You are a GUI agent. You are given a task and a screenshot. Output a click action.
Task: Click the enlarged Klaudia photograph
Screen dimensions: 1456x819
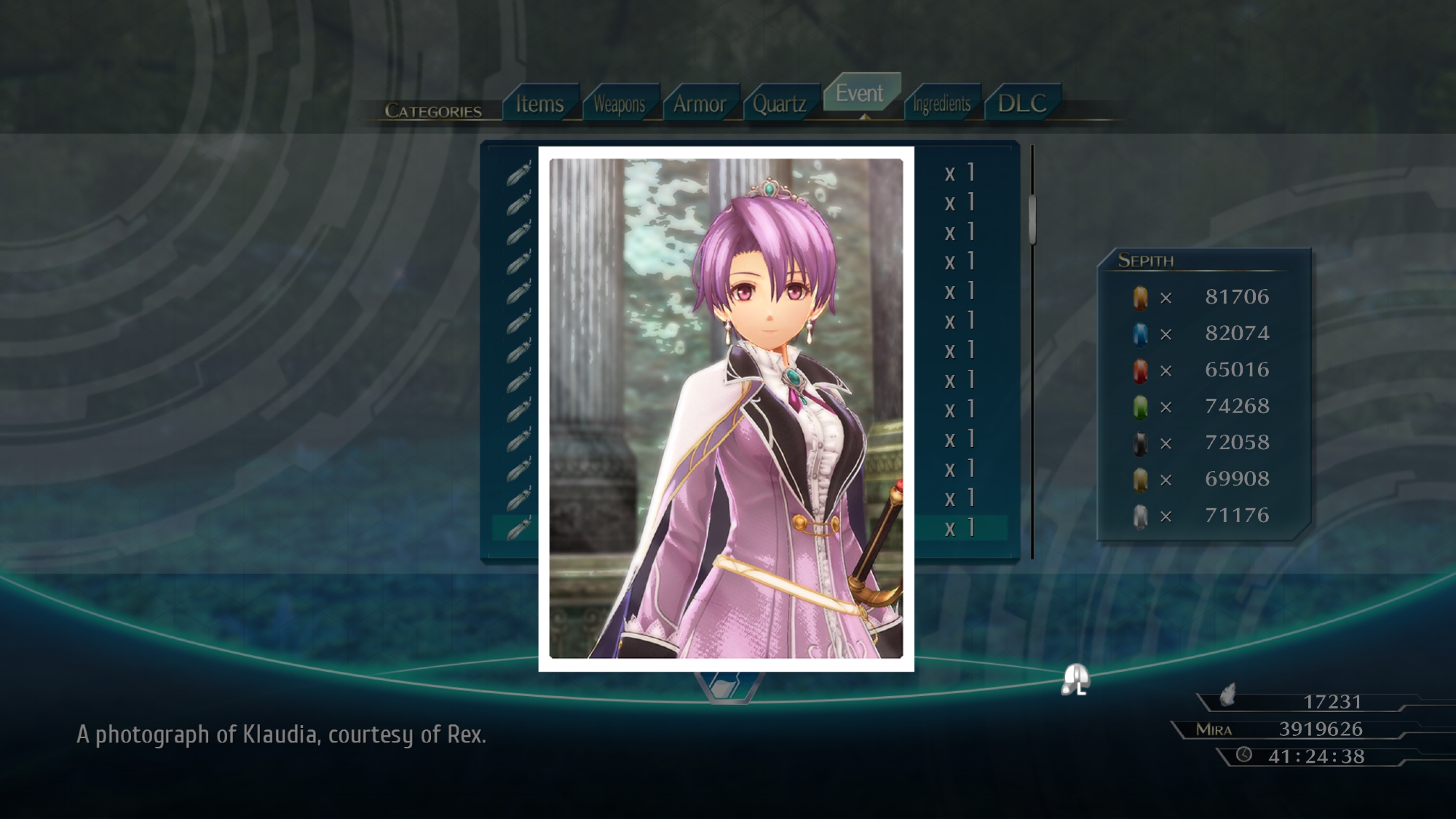(726, 408)
